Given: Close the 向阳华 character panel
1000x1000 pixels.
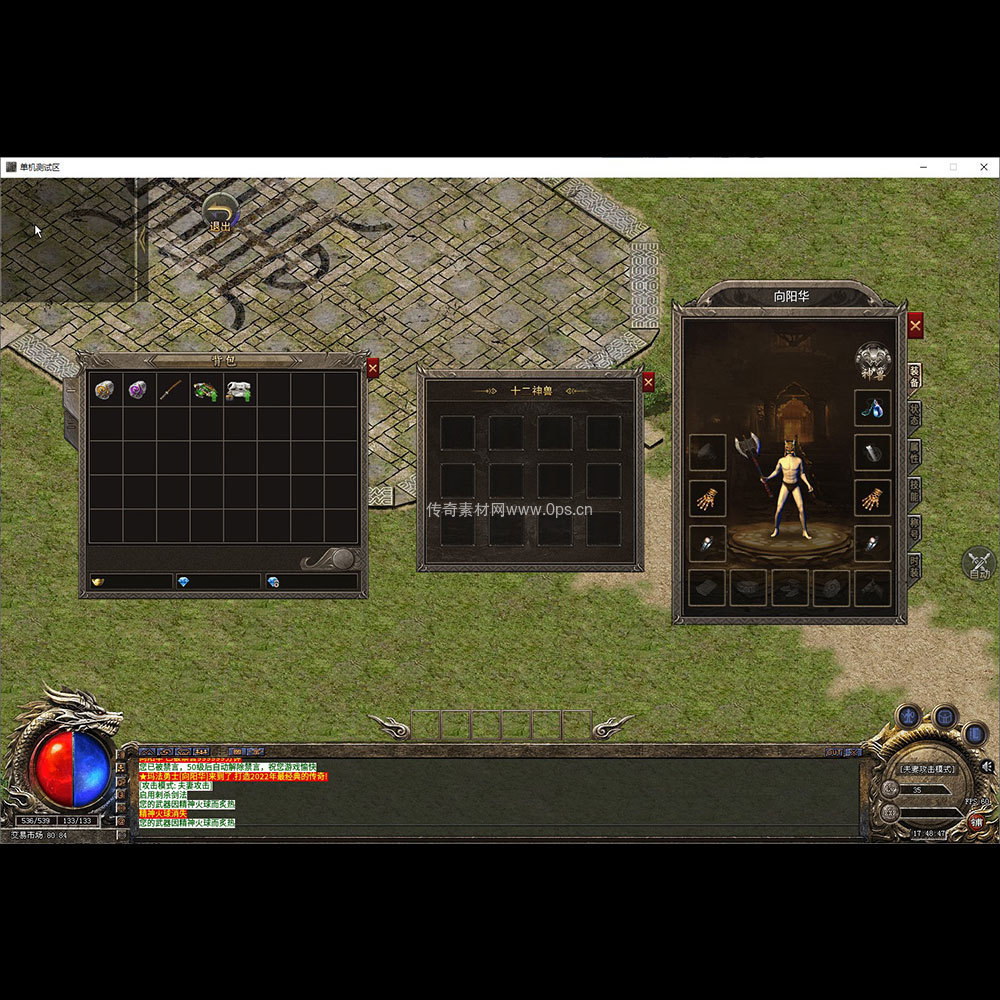Looking at the screenshot, I should click(x=915, y=325).
